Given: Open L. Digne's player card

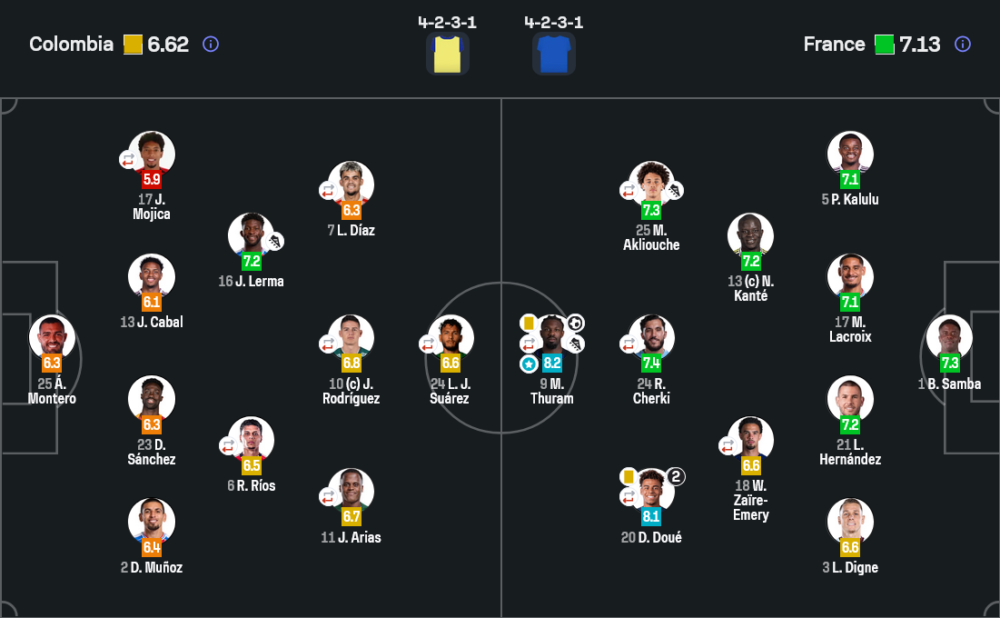Looking at the screenshot, I should (x=850, y=521).
